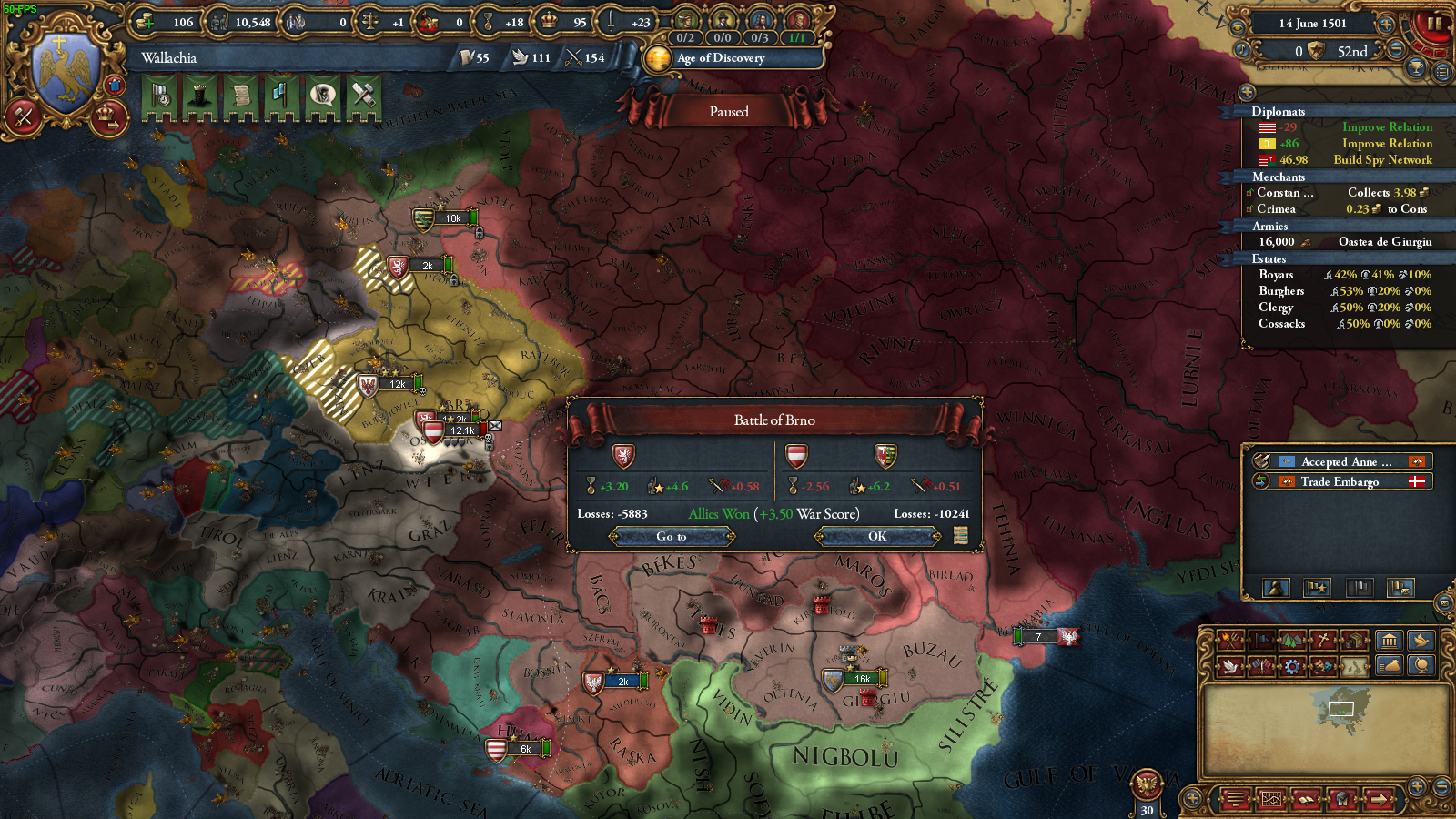The width and height of the screenshot is (1456, 819).
Task: Open the ledger via the chart icon
Action: [1272, 798]
